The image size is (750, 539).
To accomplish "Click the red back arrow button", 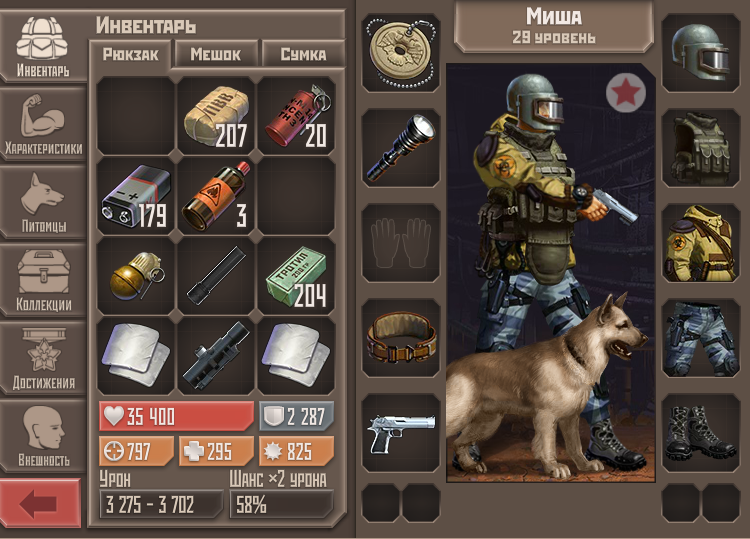I will pyautogui.click(x=40, y=503).
